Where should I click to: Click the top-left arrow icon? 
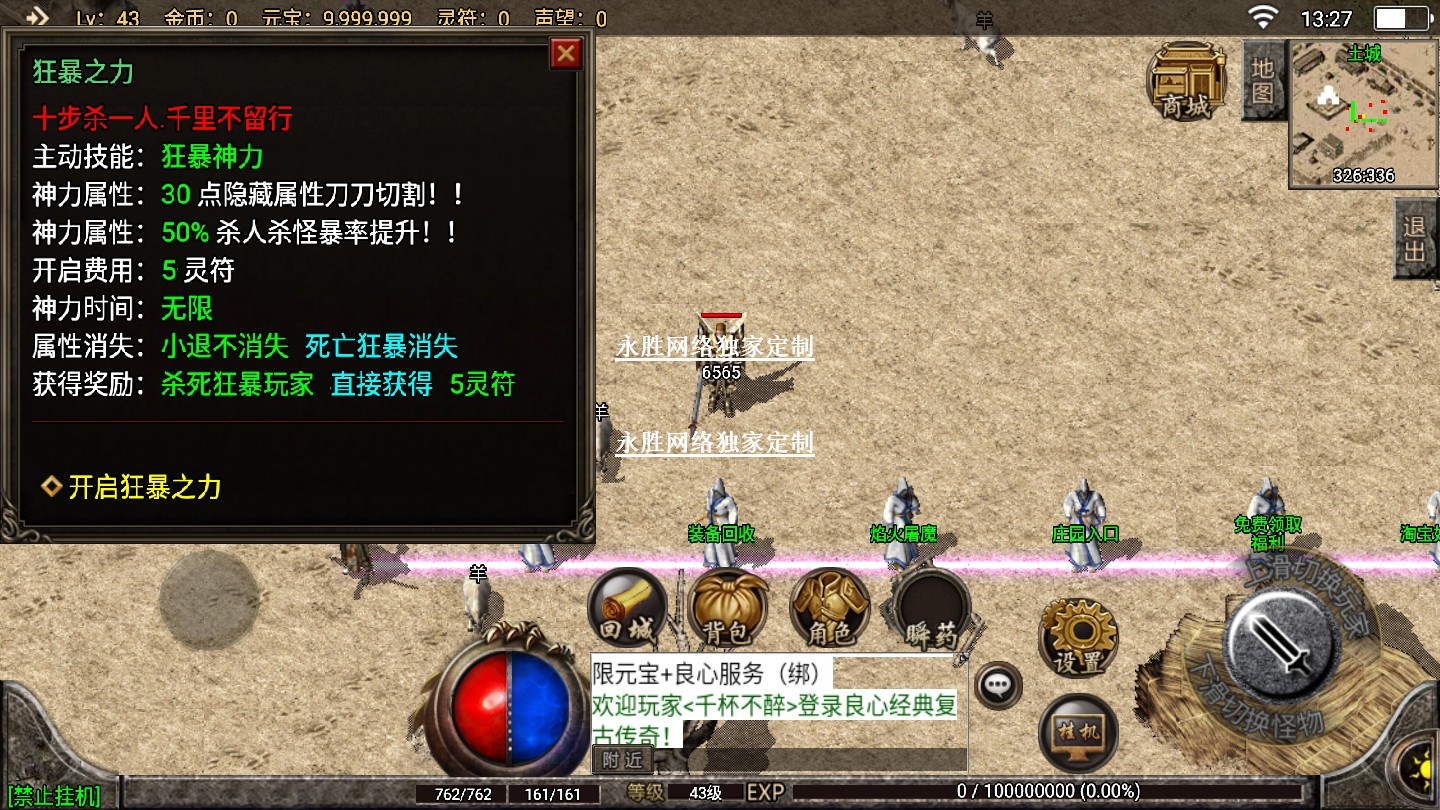click(x=37, y=17)
